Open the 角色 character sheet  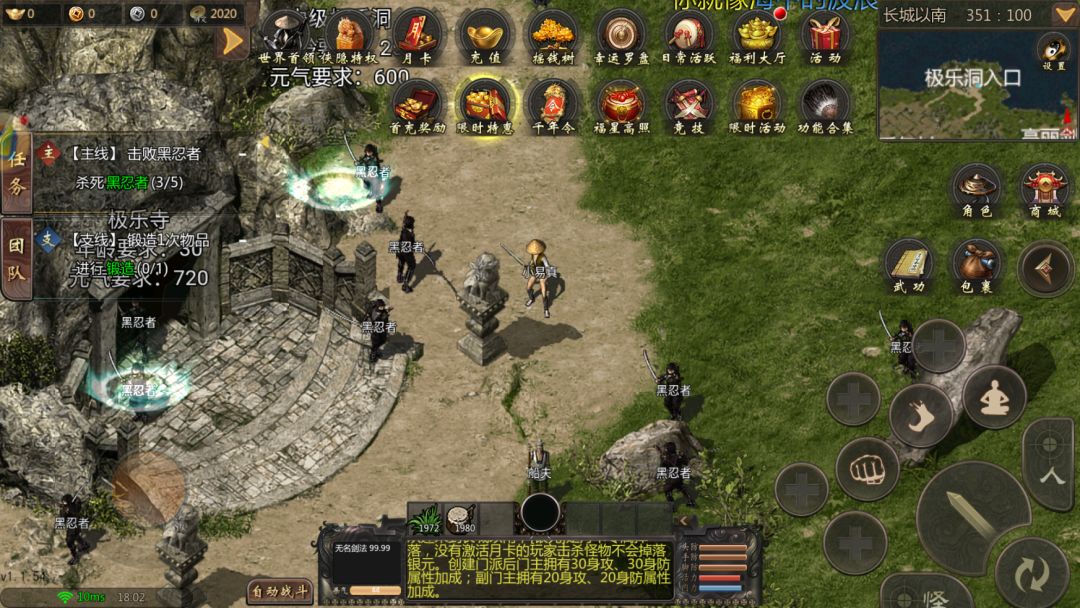pos(977,189)
